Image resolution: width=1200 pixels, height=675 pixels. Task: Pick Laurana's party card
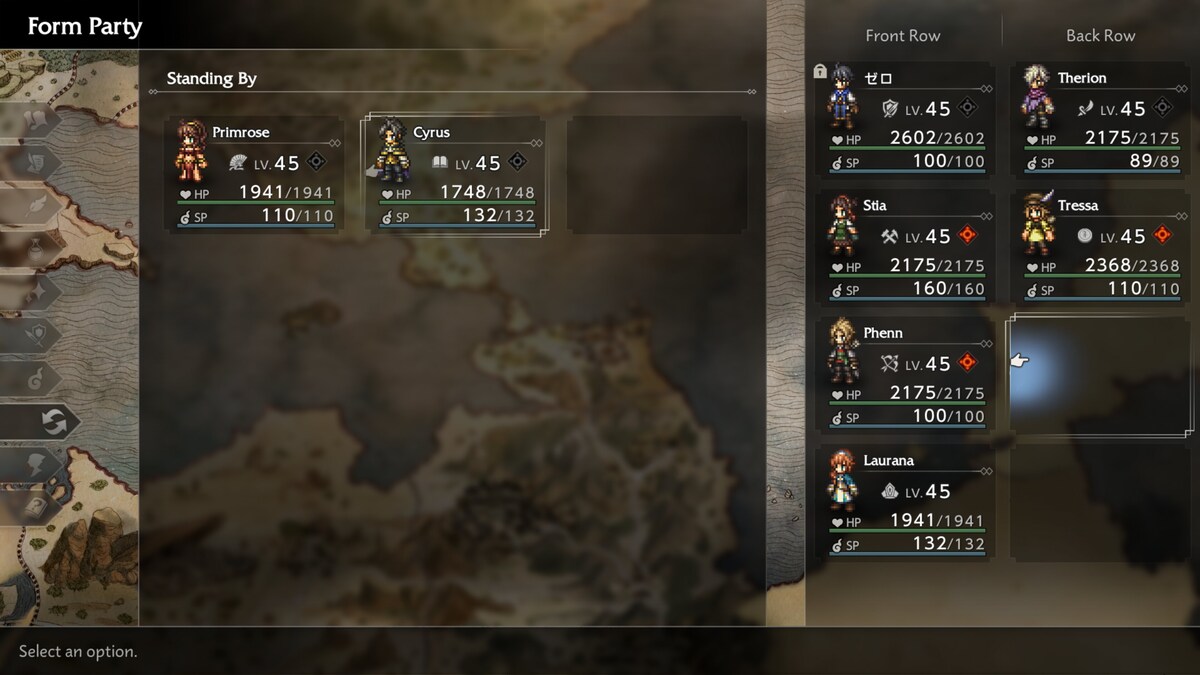tap(906, 503)
